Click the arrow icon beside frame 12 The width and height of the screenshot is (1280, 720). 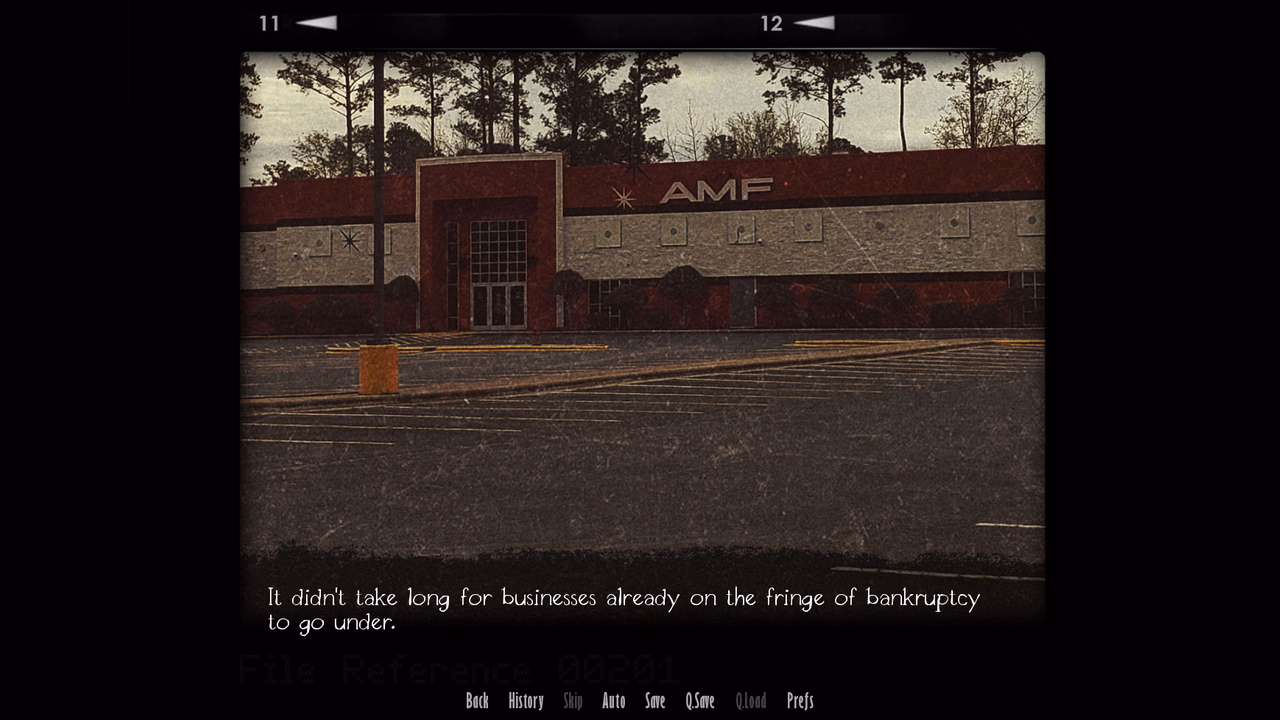pyautogui.click(x=817, y=23)
